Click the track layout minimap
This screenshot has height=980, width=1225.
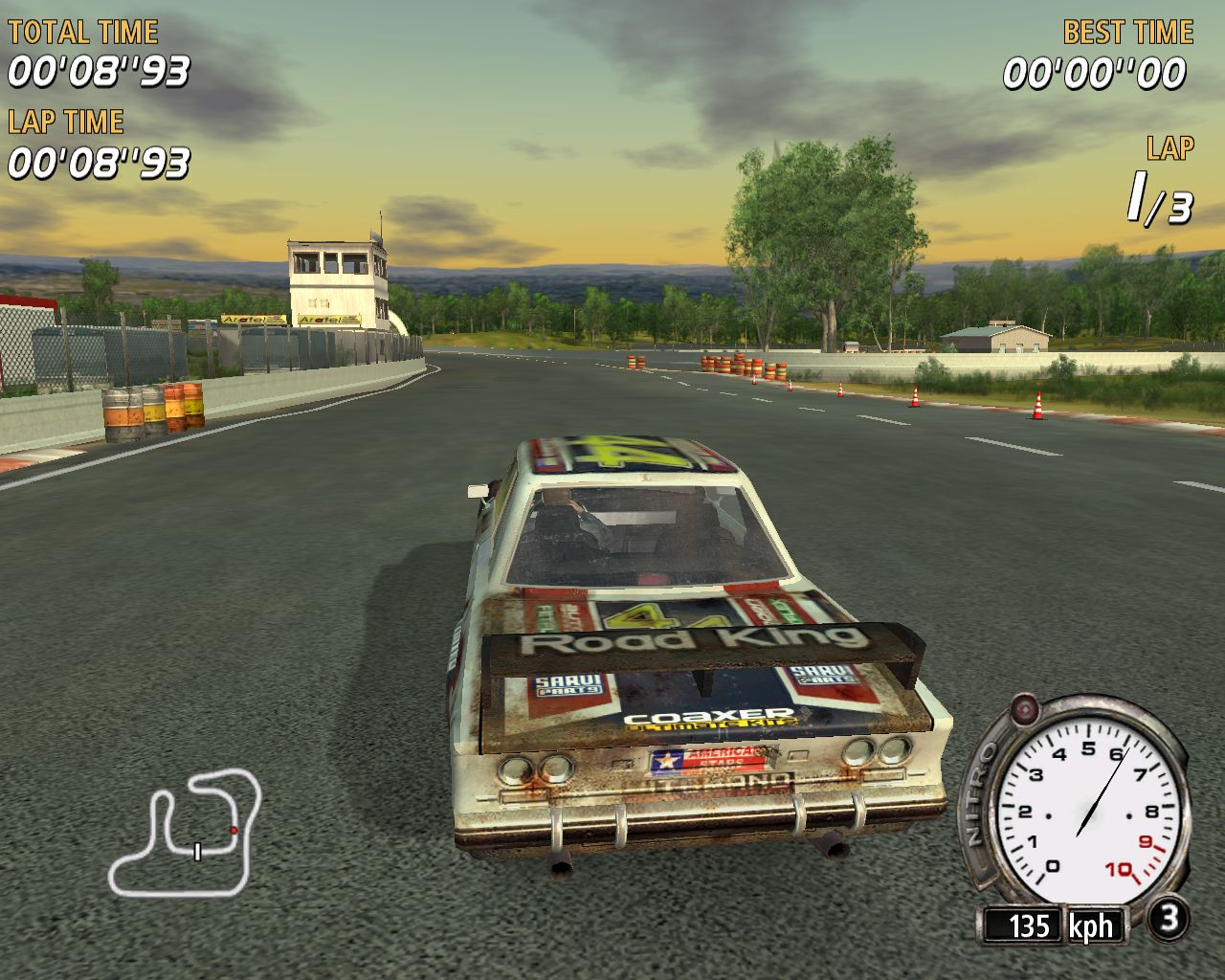pyautogui.click(x=186, y=833)
